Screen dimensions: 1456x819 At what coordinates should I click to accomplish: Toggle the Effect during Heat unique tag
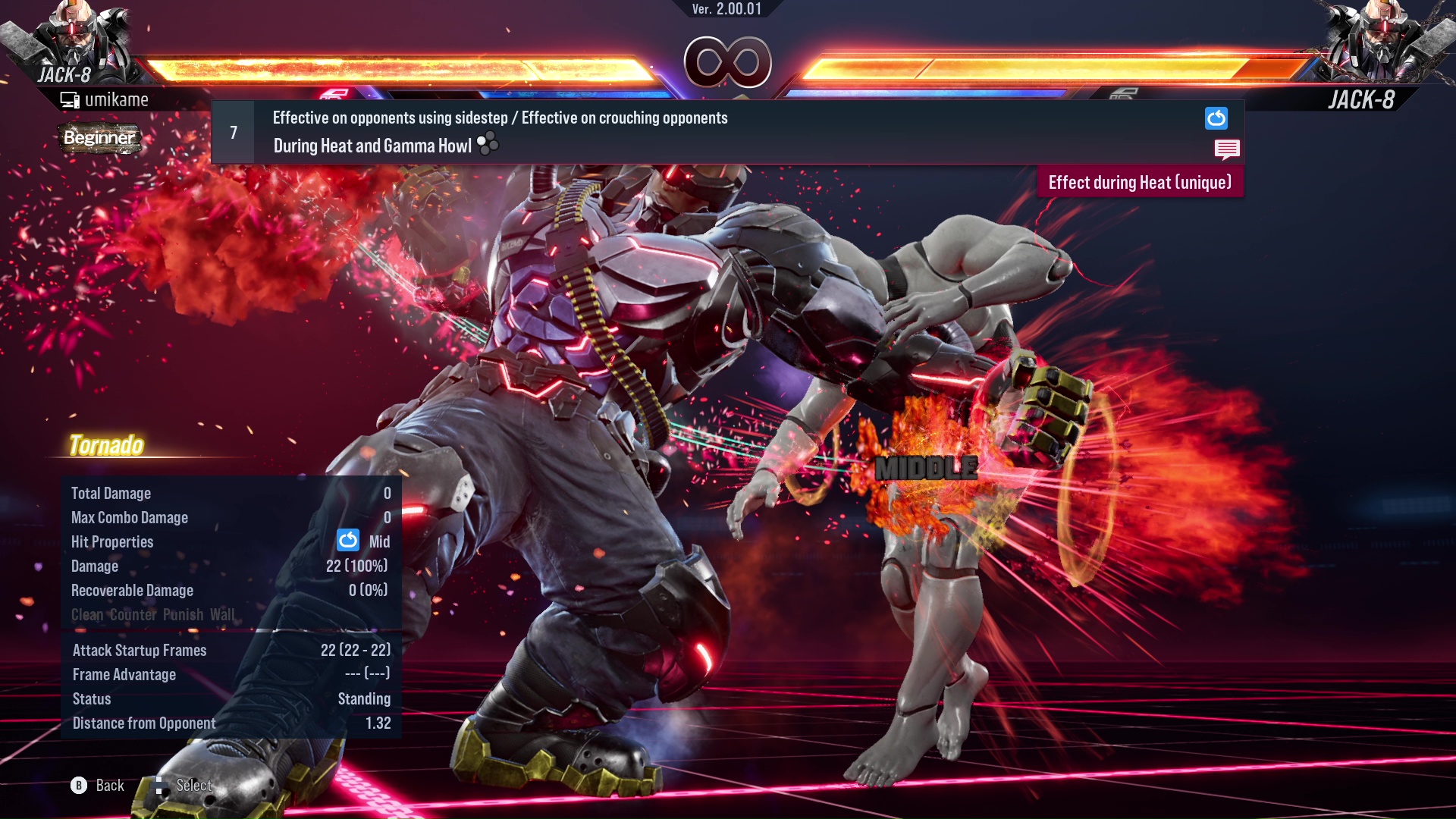tap(1140, 182)
